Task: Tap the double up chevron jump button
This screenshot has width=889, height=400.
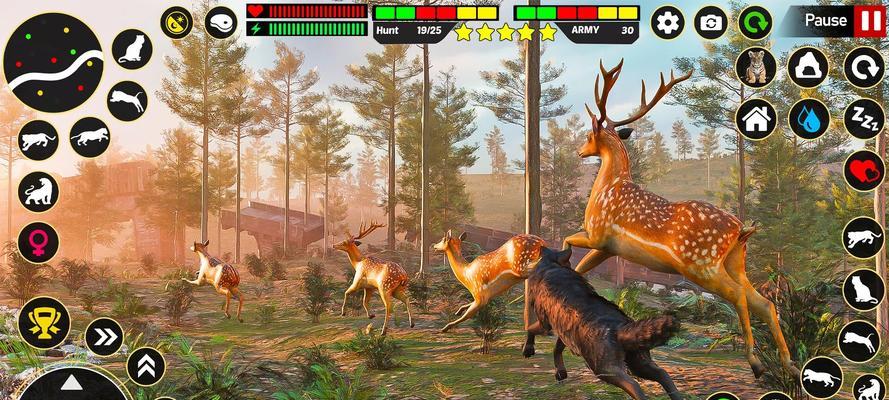Action: tap(146, 367)
